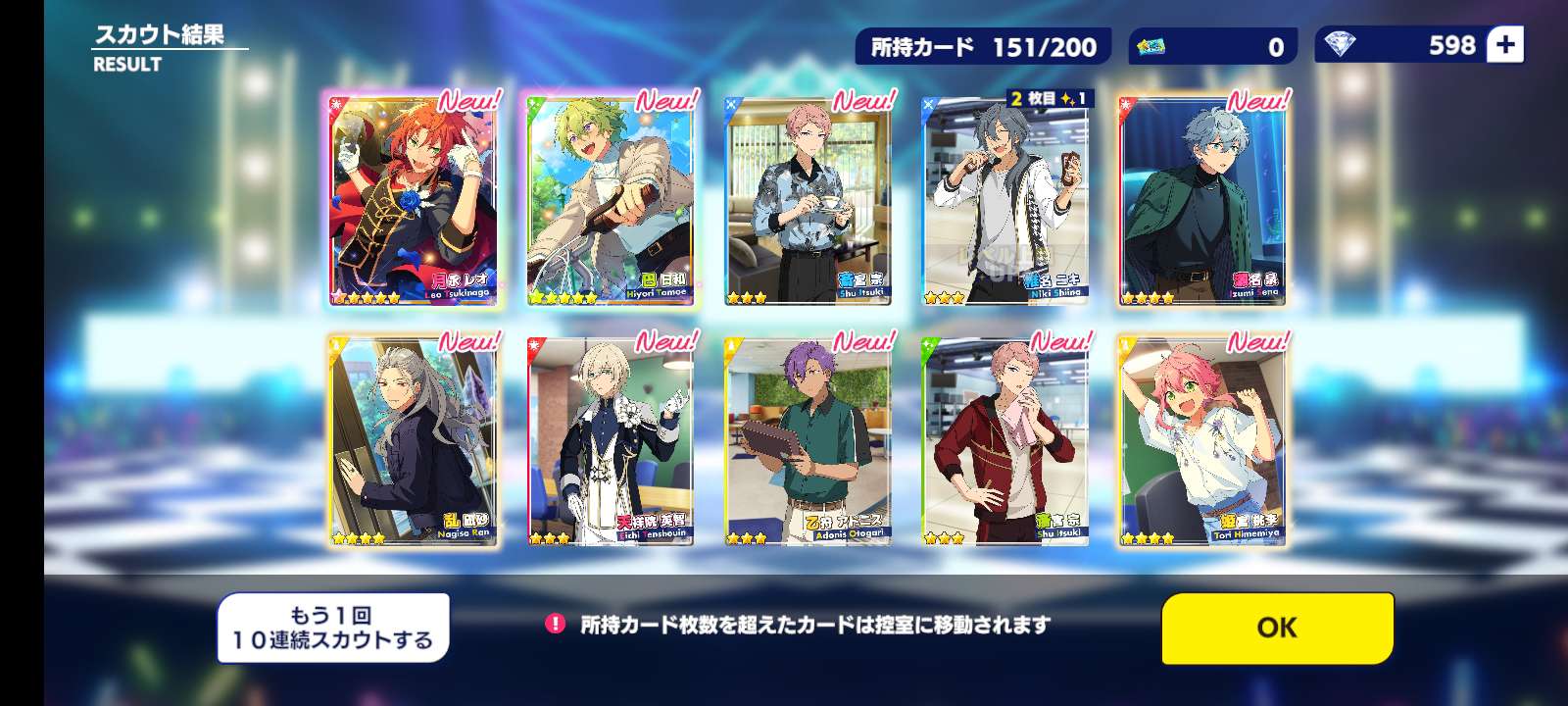Open Shu Itsuki card holding a teacup
This screenshot has width=1568, height=706.
[x=808, y=201]
